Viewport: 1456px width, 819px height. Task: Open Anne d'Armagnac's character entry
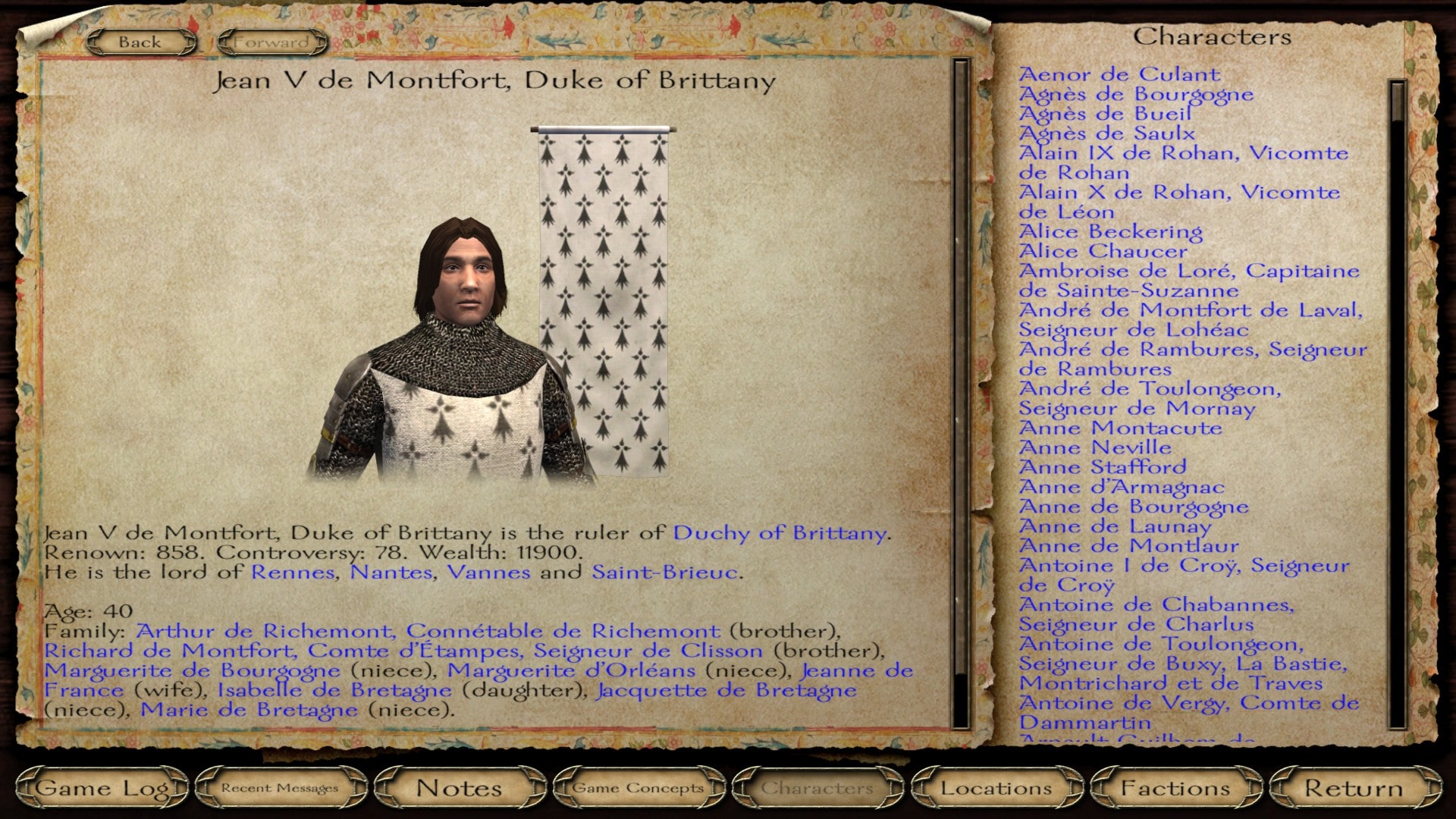(1121, 487)
